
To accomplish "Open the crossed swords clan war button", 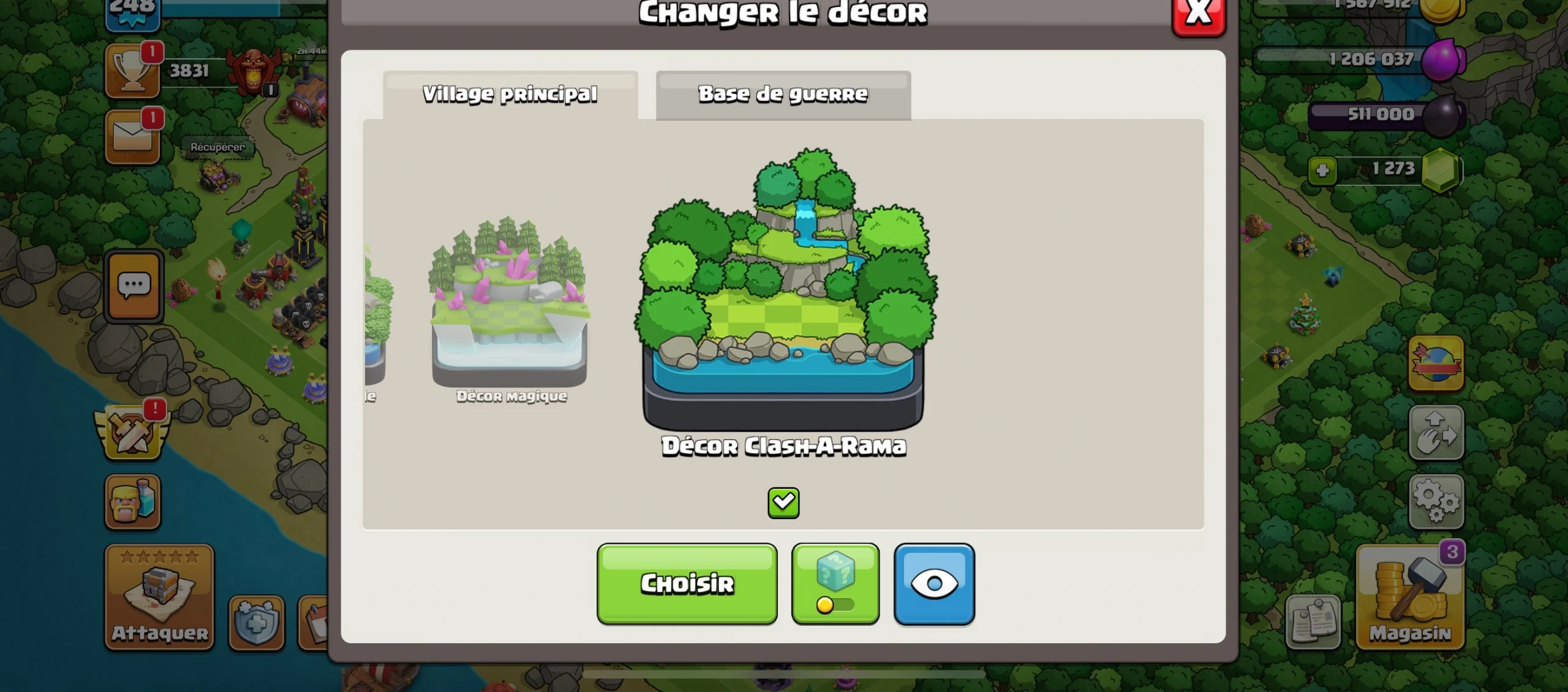I will (x=132, y=433).
